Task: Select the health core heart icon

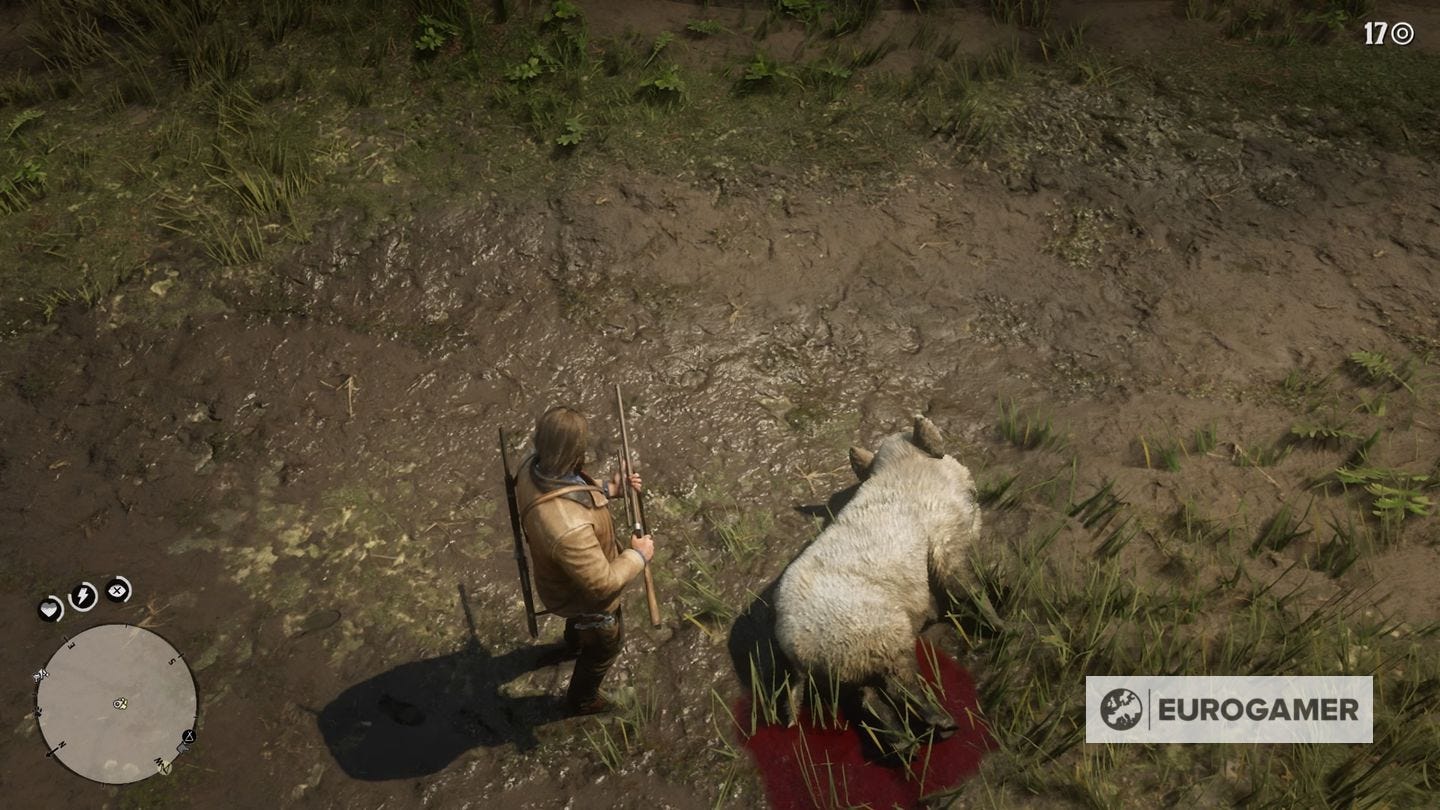Action: (x=48, y=608)
